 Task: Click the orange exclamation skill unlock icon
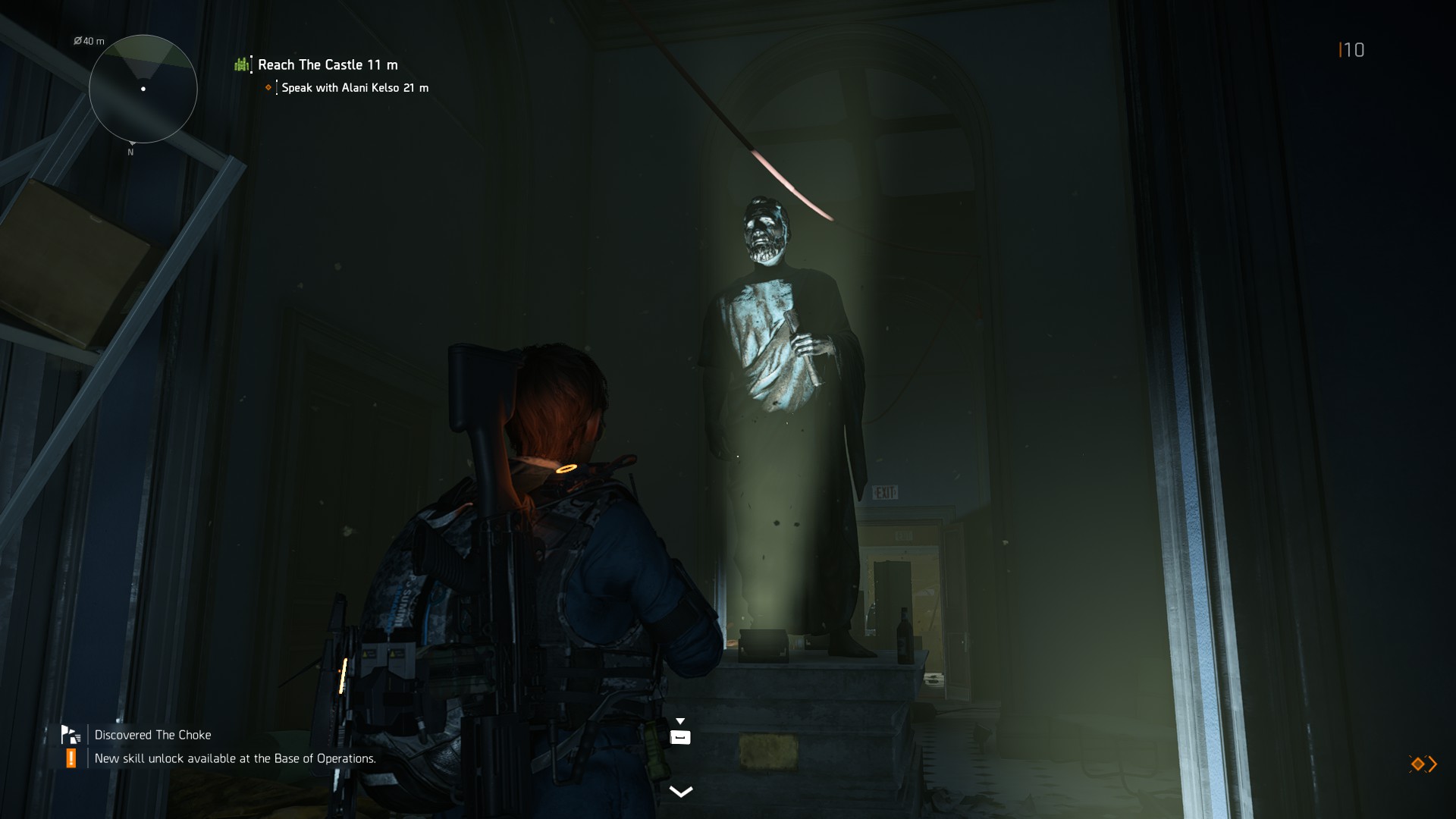70,758
